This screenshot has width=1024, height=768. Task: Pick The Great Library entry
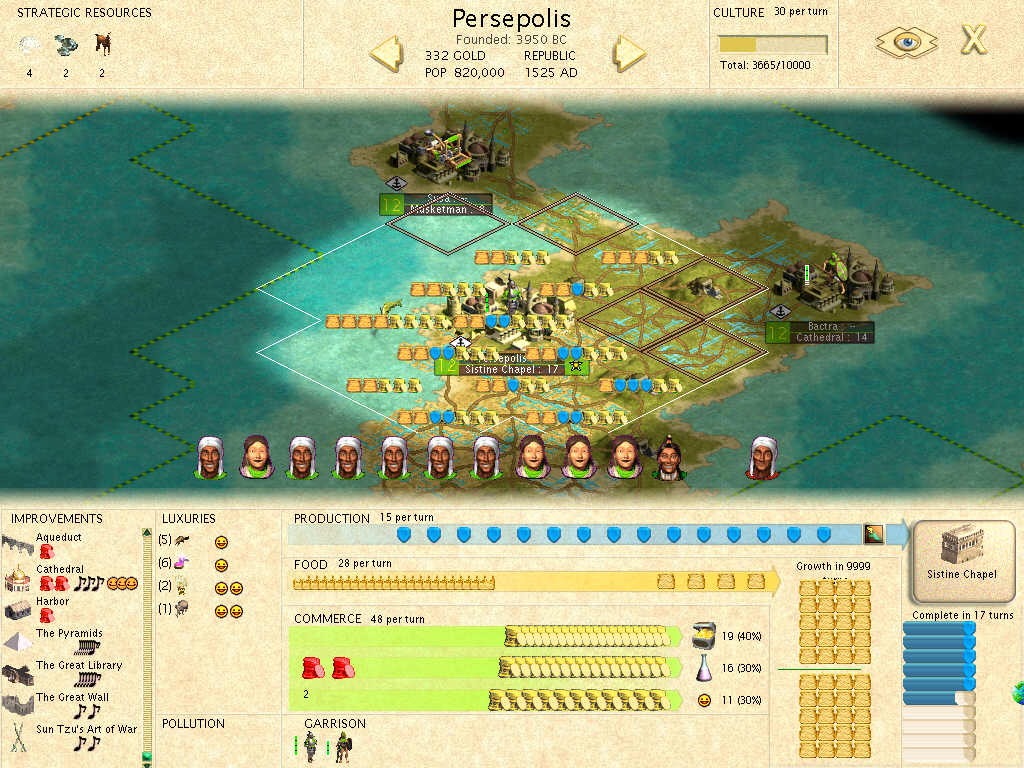(78, 666)
